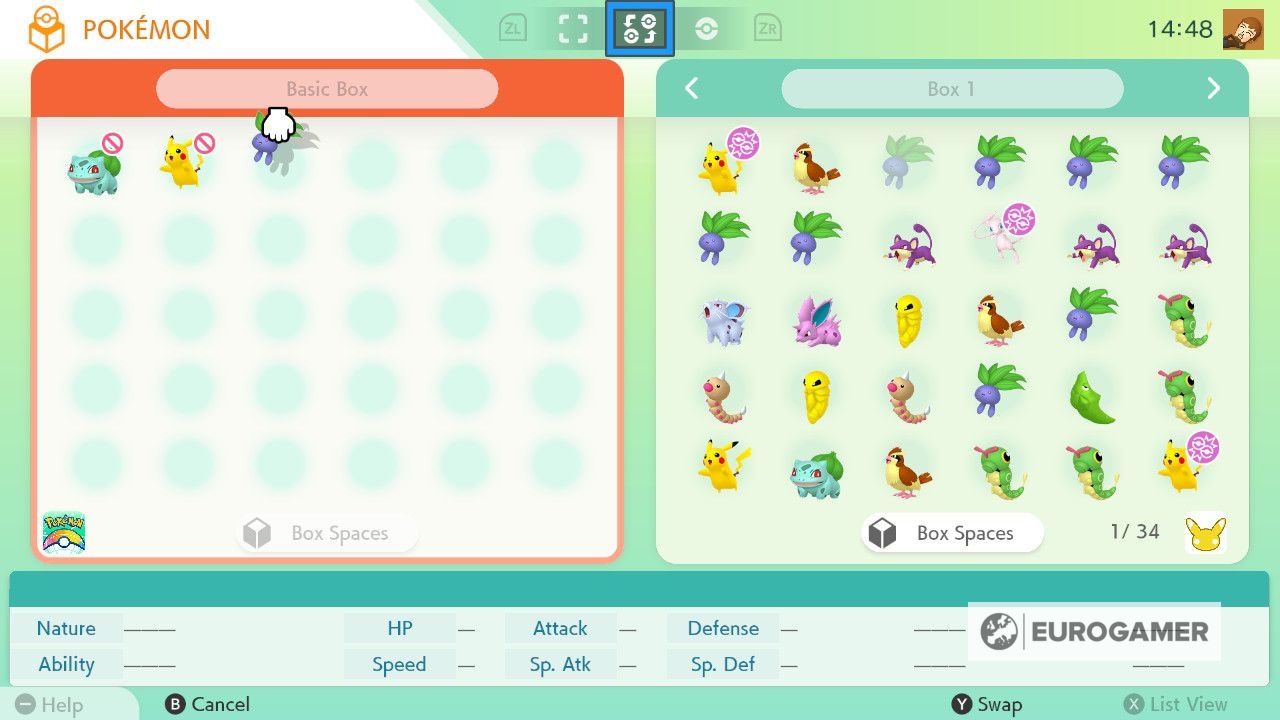Click the ZL shoulder button icon

click(x=513, y=28)
